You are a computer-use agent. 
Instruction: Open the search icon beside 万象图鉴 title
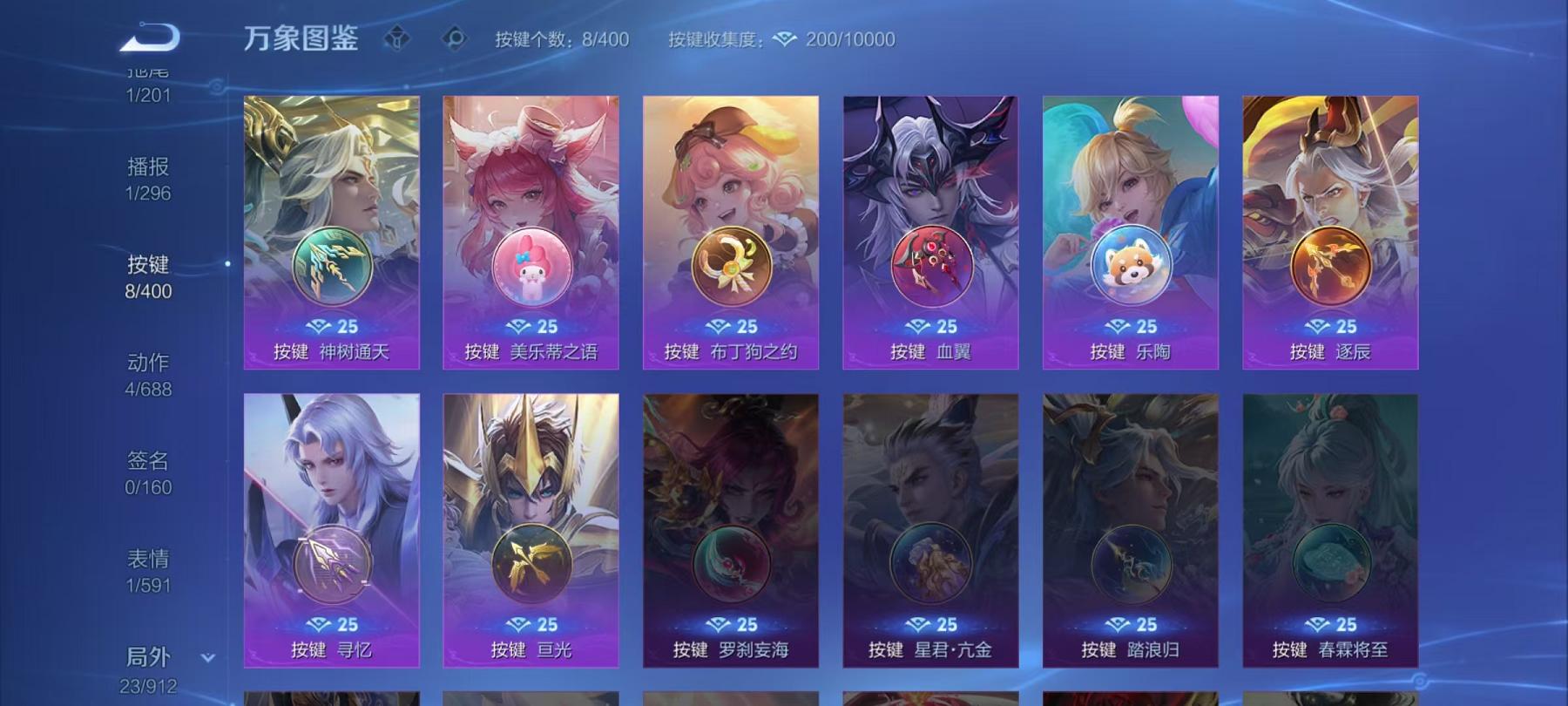(x=454, y=37)
